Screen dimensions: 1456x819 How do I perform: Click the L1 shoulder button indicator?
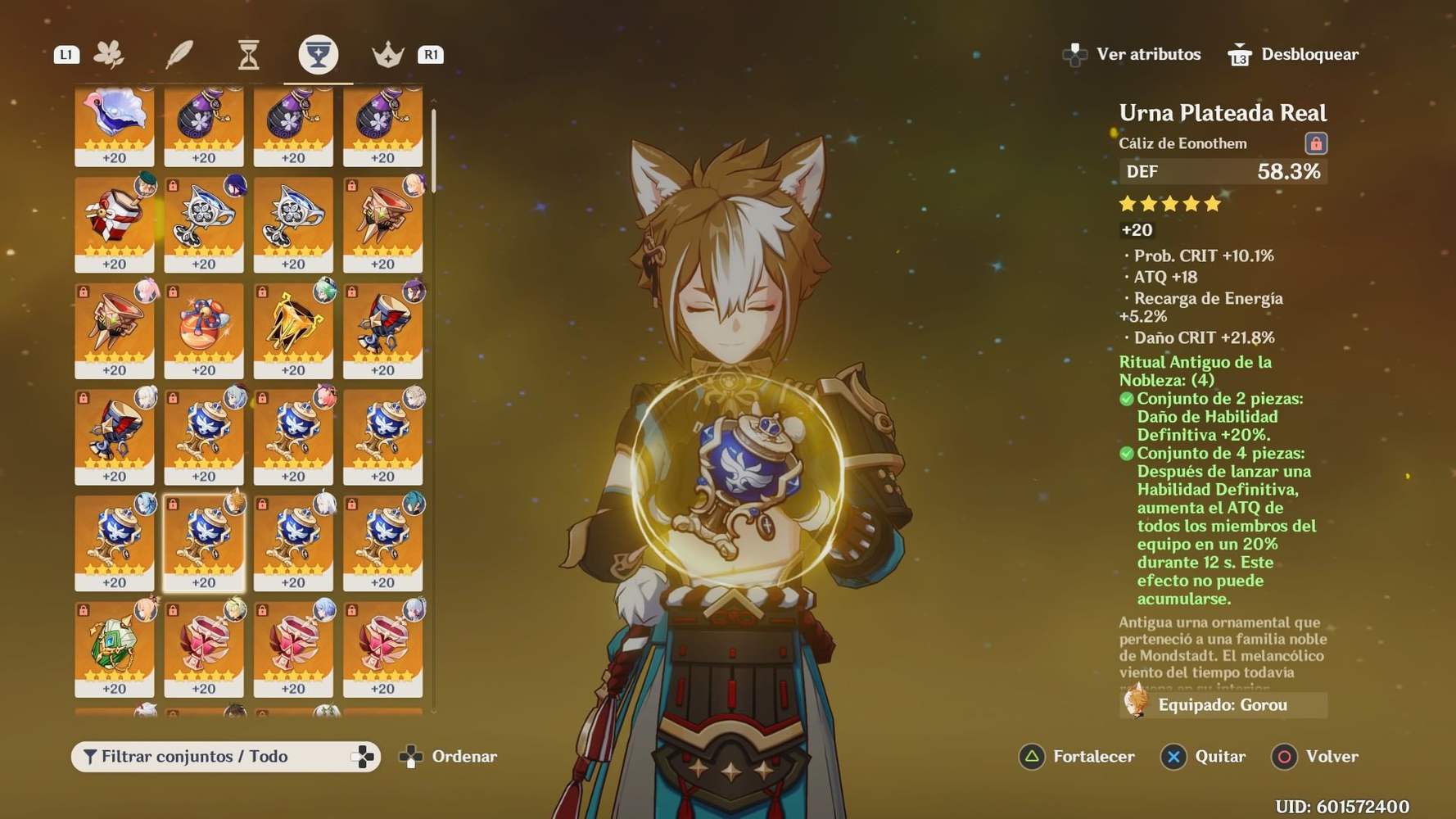click(68, 54)
